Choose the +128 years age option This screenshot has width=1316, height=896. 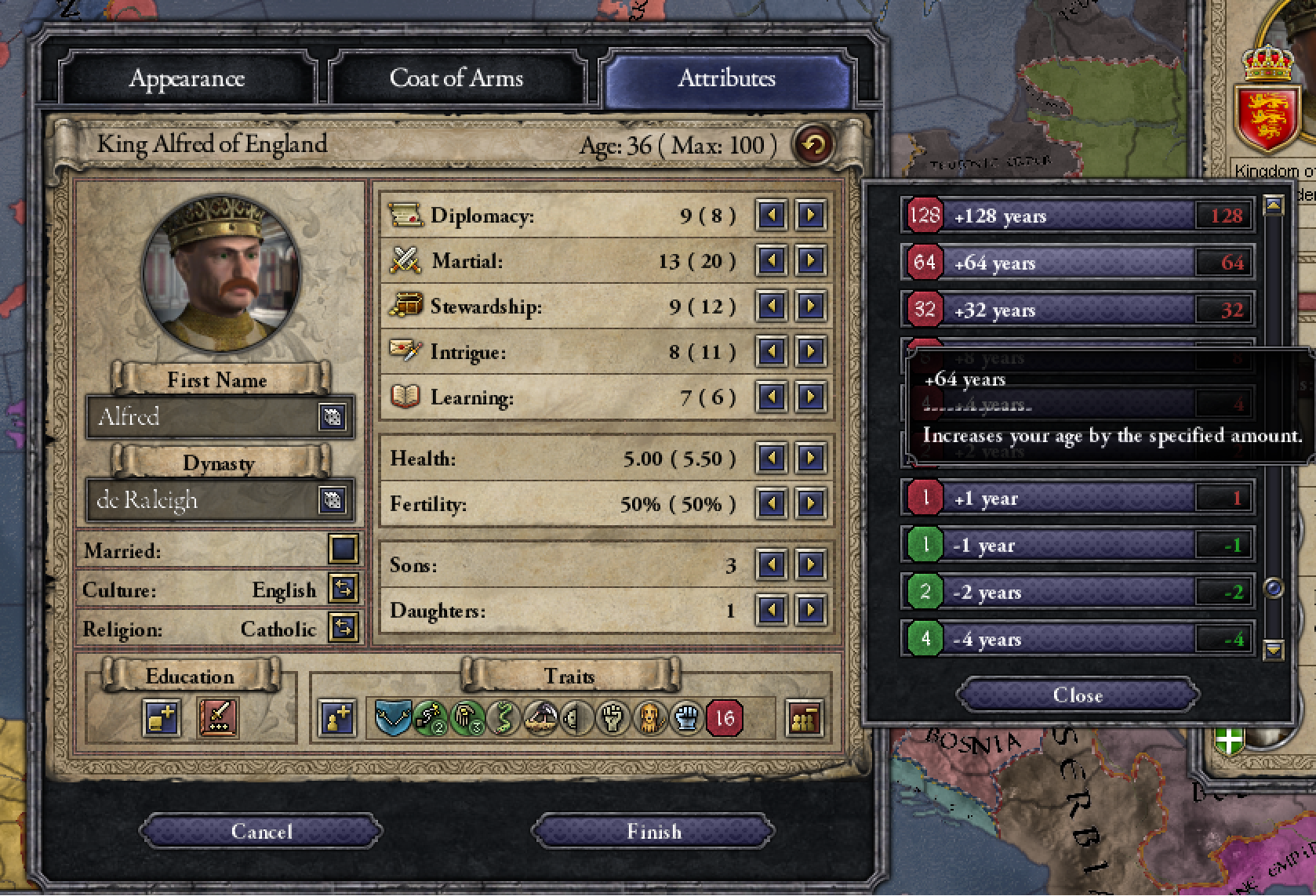coord(1076,216)
